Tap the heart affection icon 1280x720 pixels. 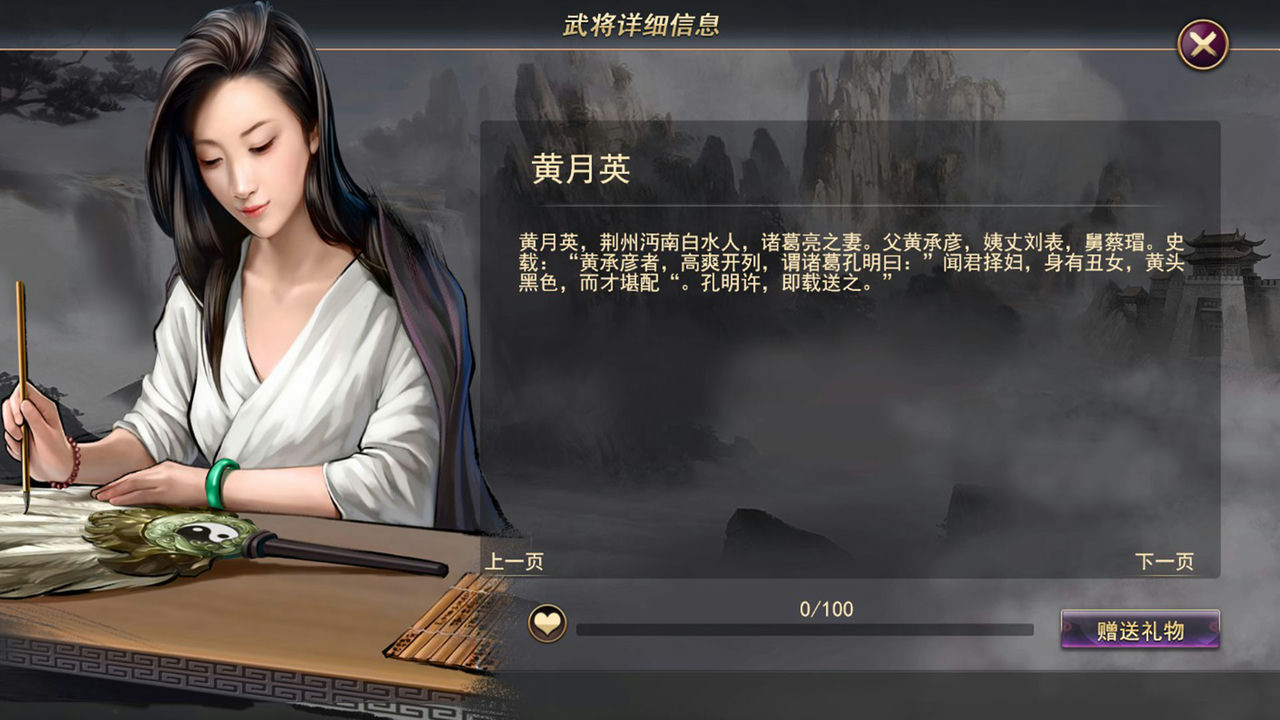(547, 624)
